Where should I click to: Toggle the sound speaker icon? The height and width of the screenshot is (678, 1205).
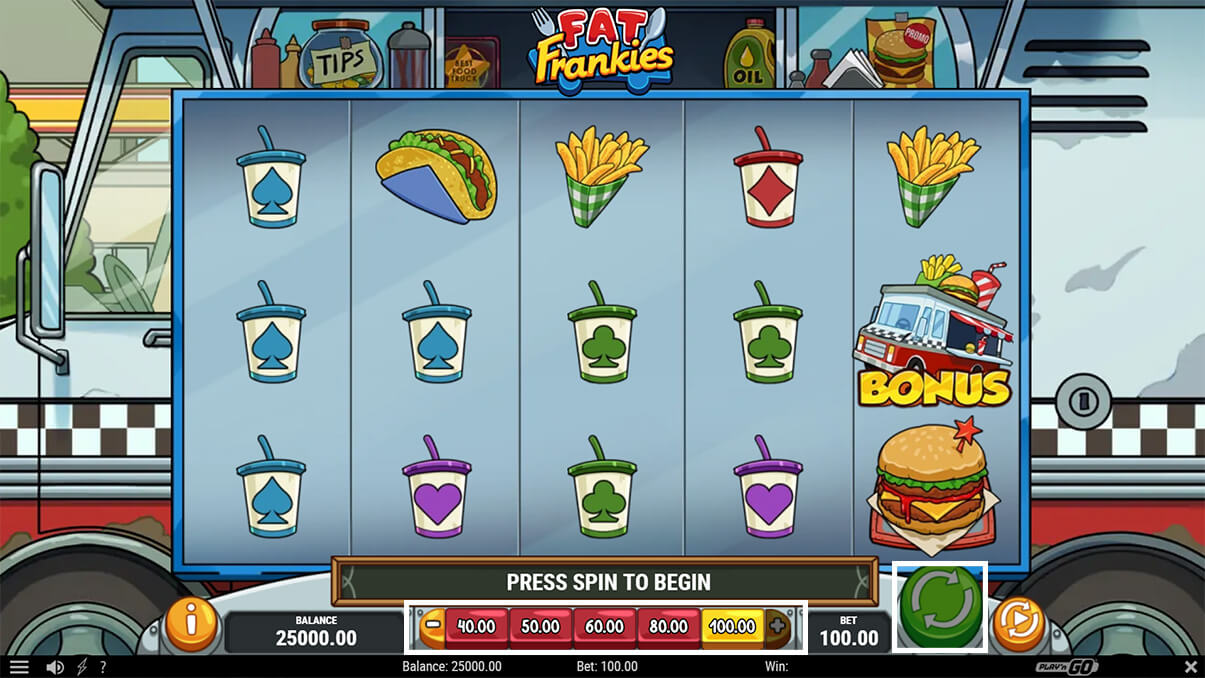[55, 667]
